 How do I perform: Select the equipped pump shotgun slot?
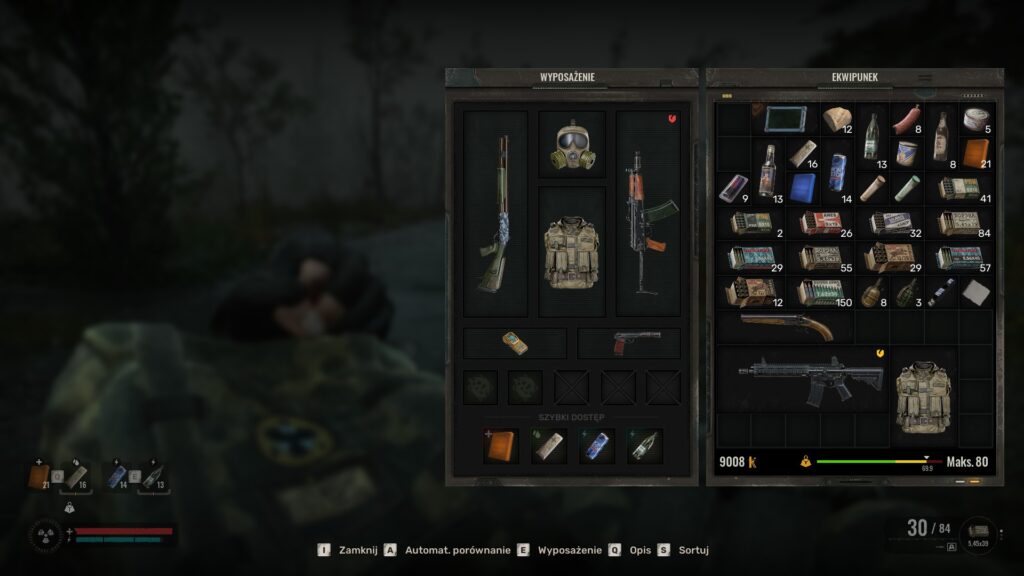pos(495,214)
